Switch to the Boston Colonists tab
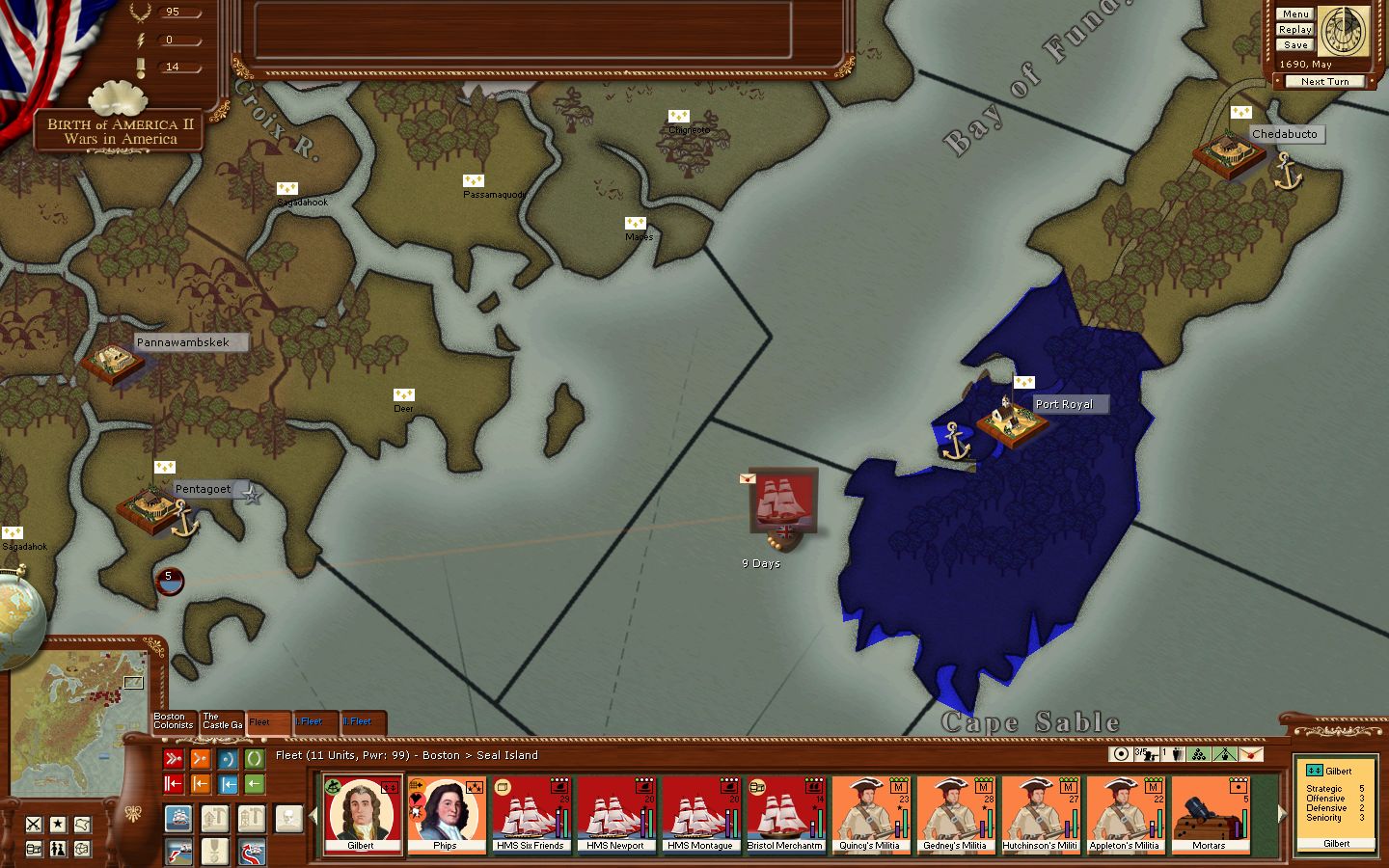 174,721
